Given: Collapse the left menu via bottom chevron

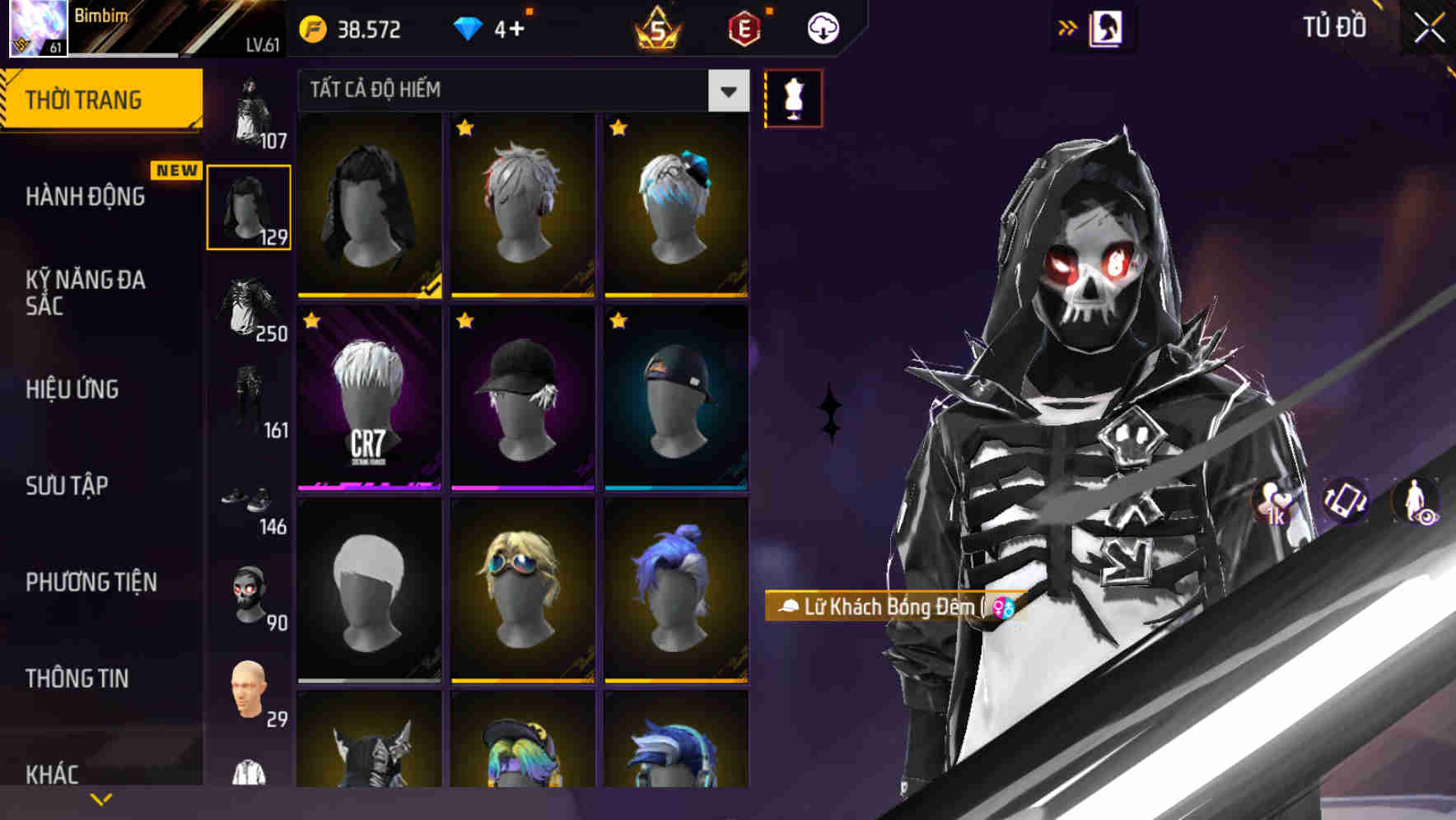Looking at the screenshot, I should tap(101, 797).
